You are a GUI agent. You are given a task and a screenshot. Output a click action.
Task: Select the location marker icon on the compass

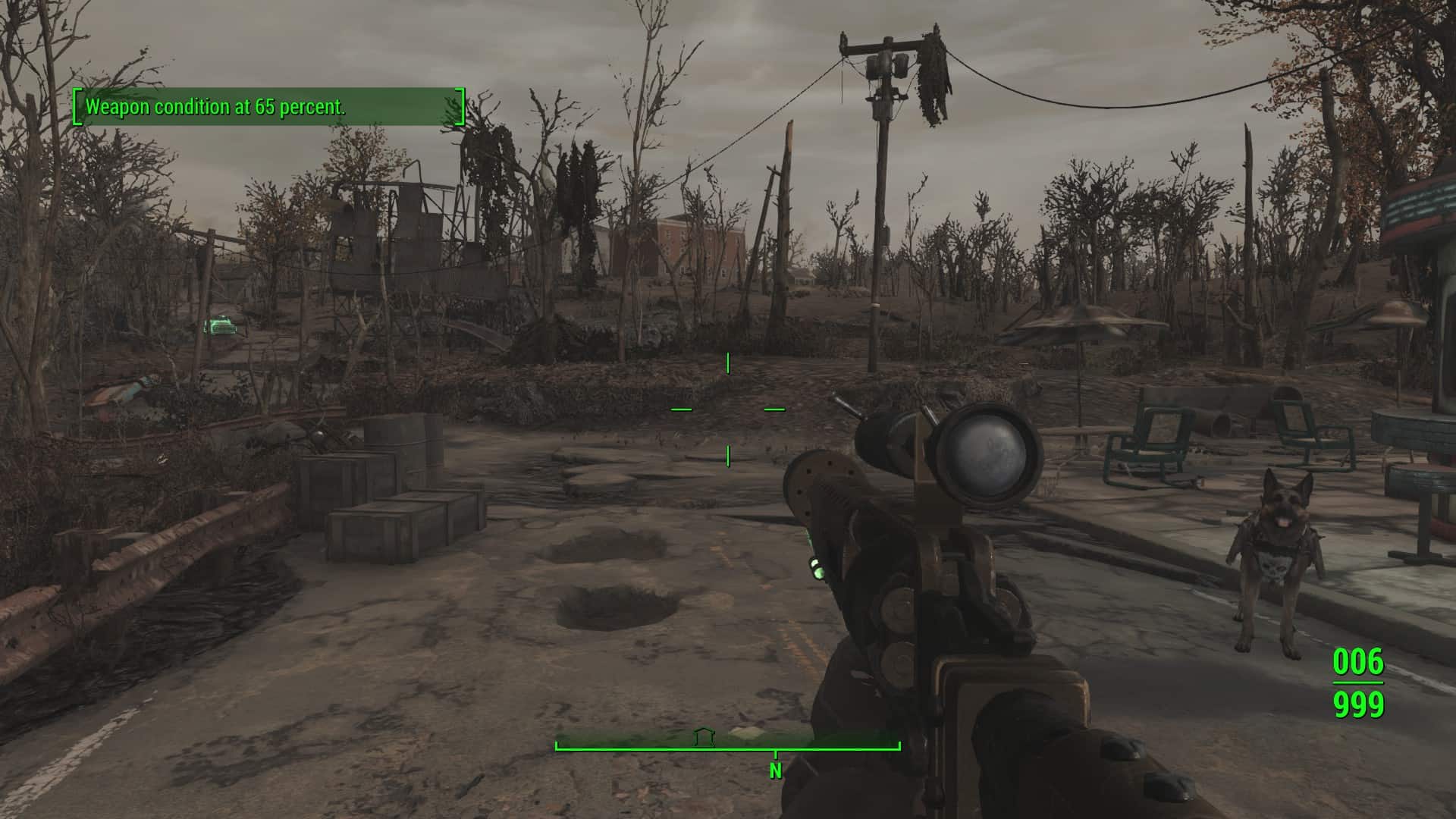tap(704, 736)
